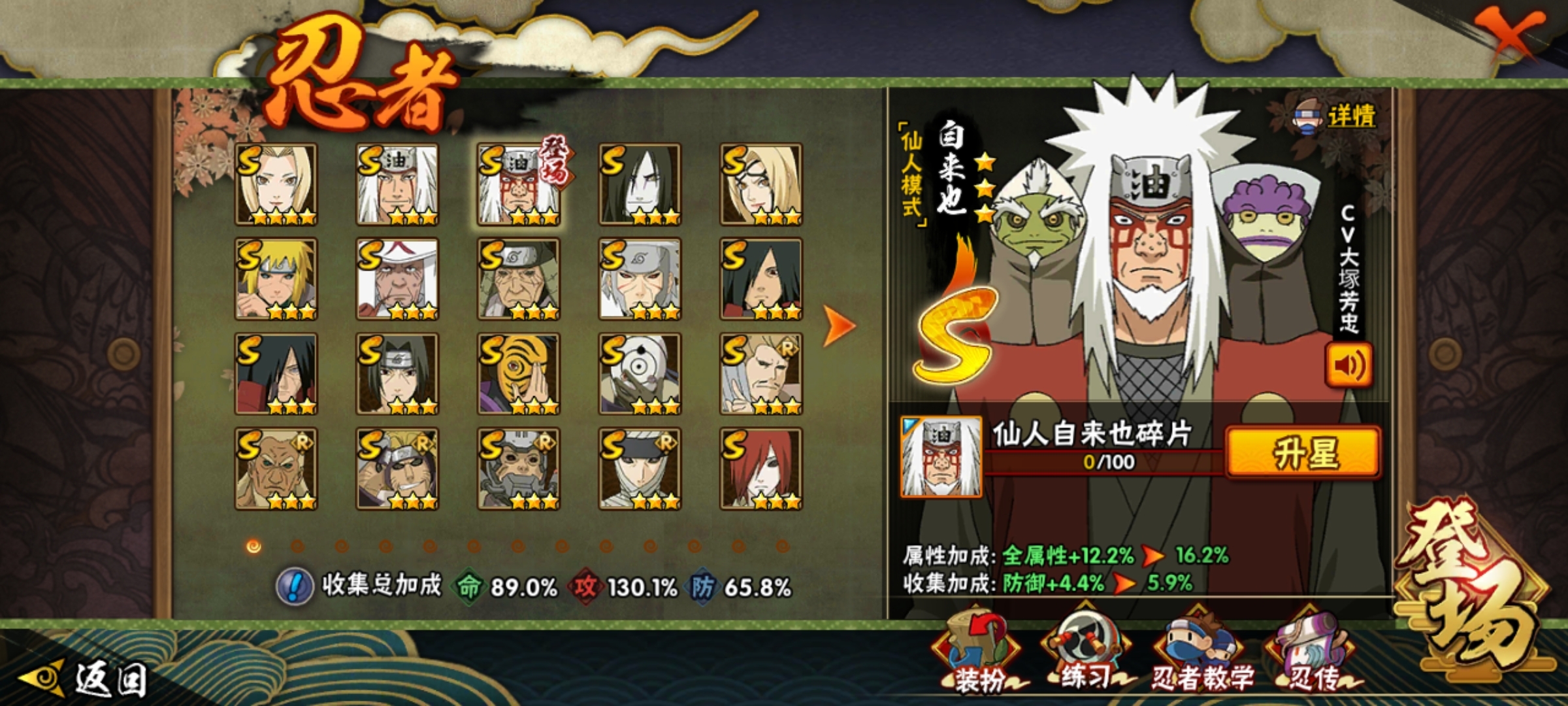Go back using the 返回 button
This screenshot has width=1568, height=706.
click(85, 680)
